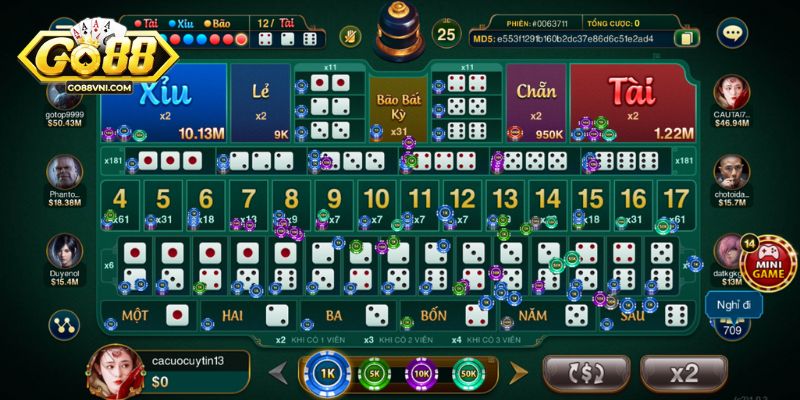Open the Mini Game icon

pyautogui.click(x=768, y=262)
